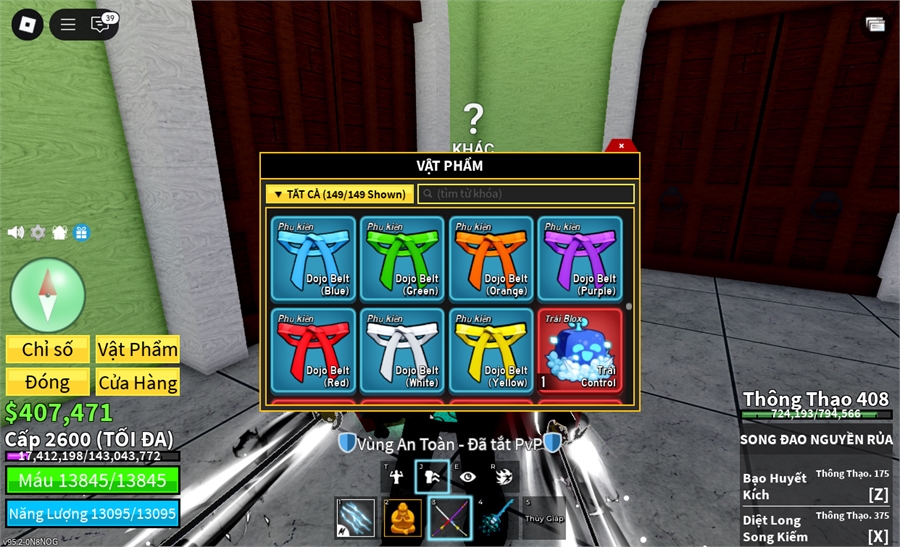
Task: Click the Đóng button
Action: 48,382
